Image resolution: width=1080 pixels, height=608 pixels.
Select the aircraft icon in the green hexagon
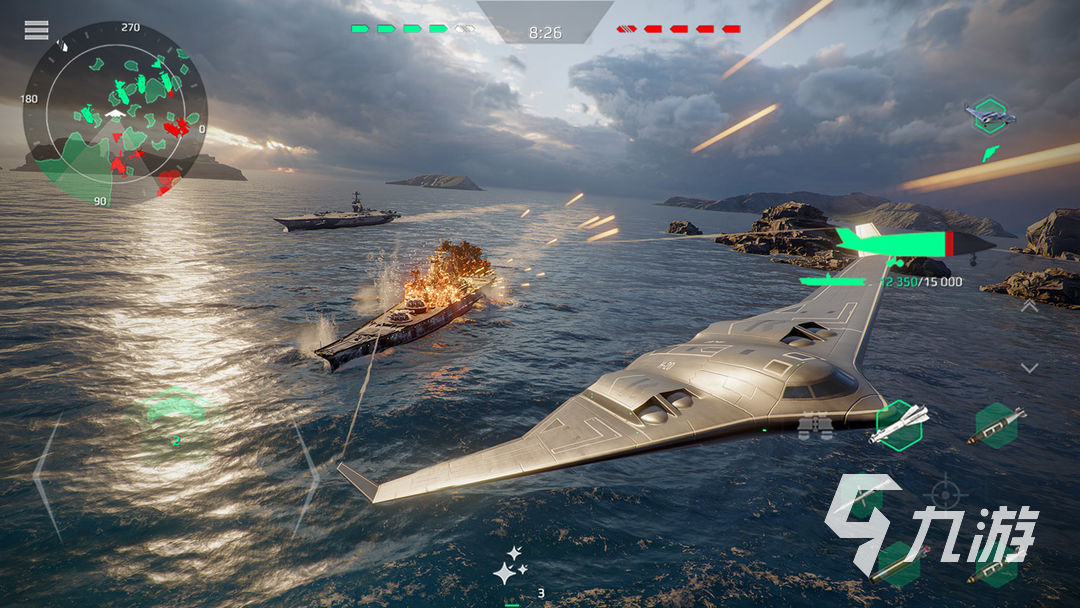[x=990, y=116]
